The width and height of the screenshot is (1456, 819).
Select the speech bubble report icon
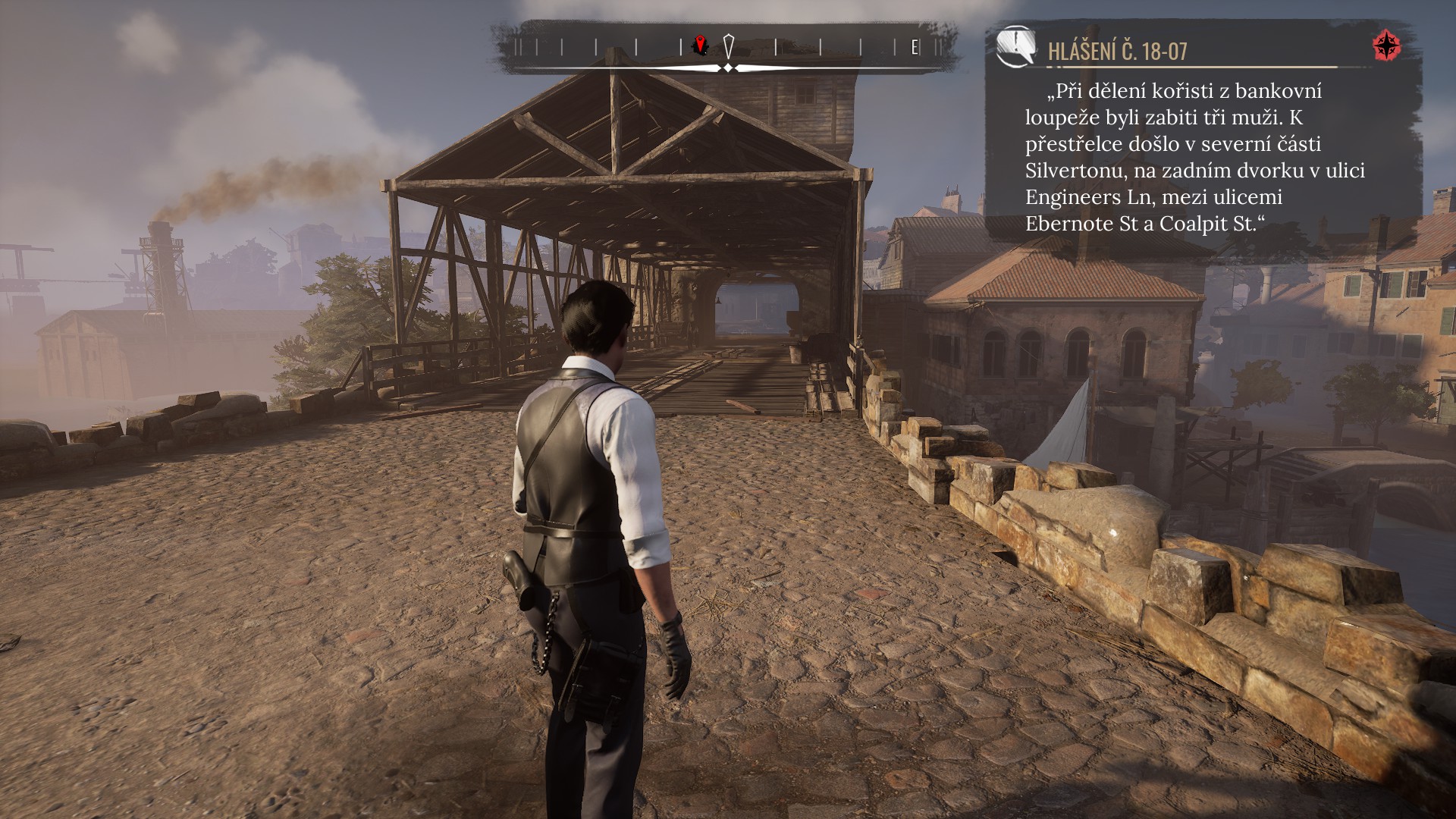[x=1016, y=46]
